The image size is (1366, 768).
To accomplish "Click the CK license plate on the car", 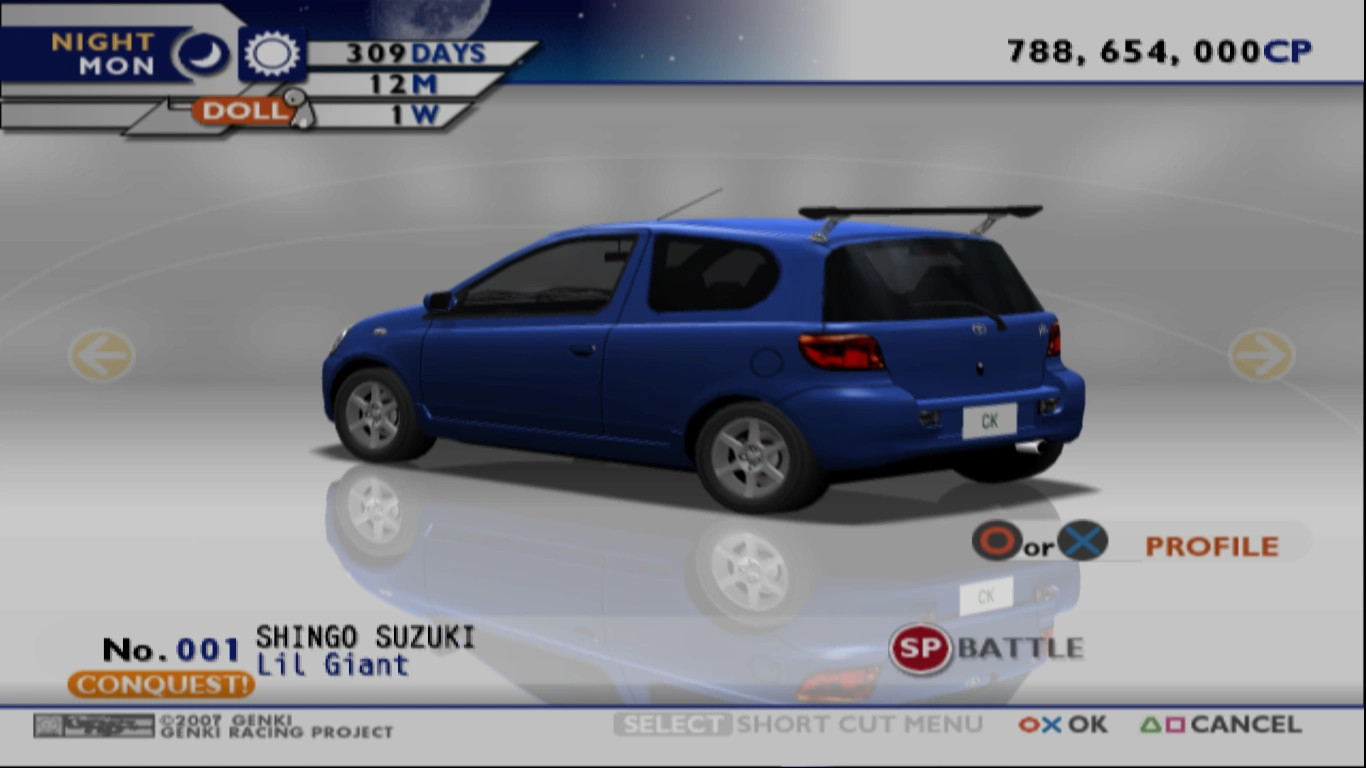I will tap(988, 421).
